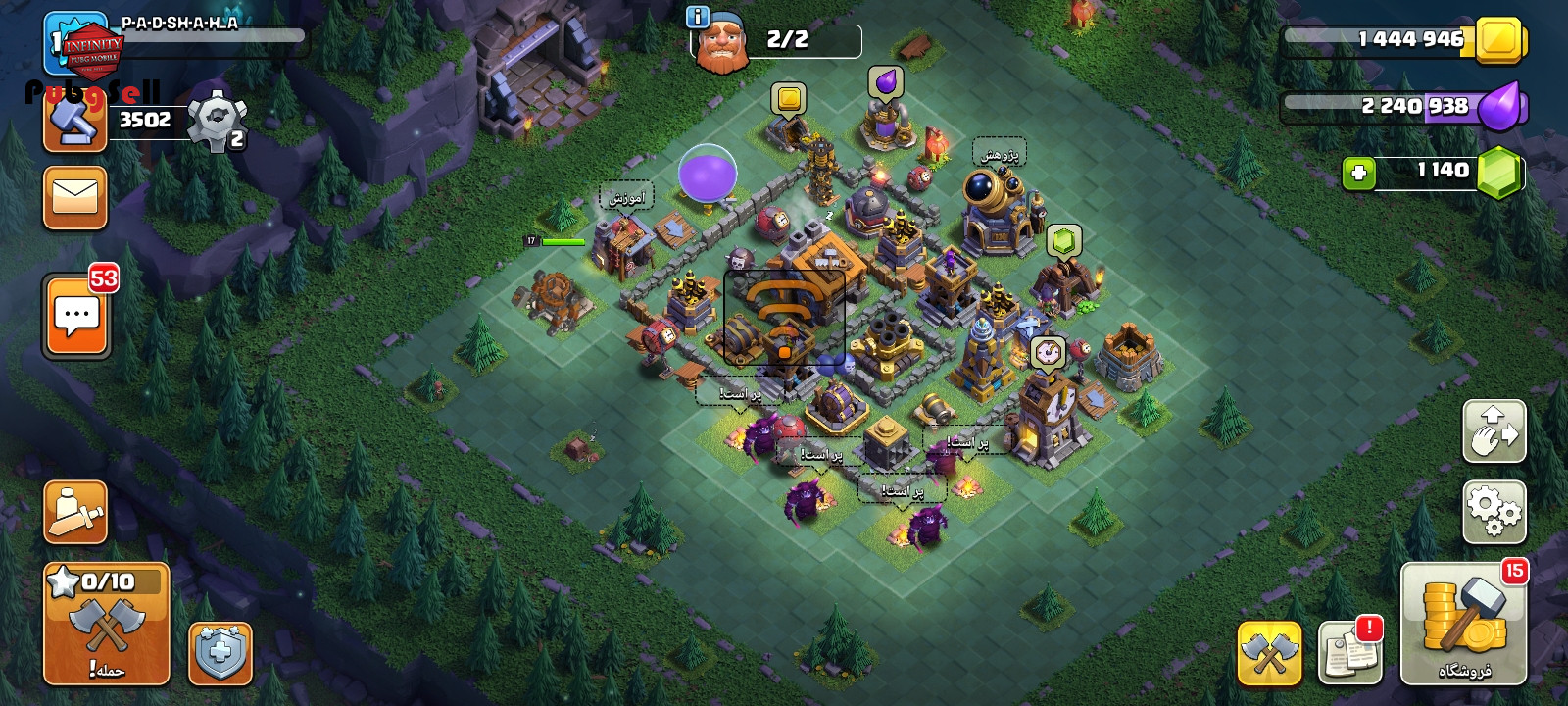Tap the clock tower boost bubble
The height and width of the screenshot is (706, 1568).
click(x=1048, y=352)
